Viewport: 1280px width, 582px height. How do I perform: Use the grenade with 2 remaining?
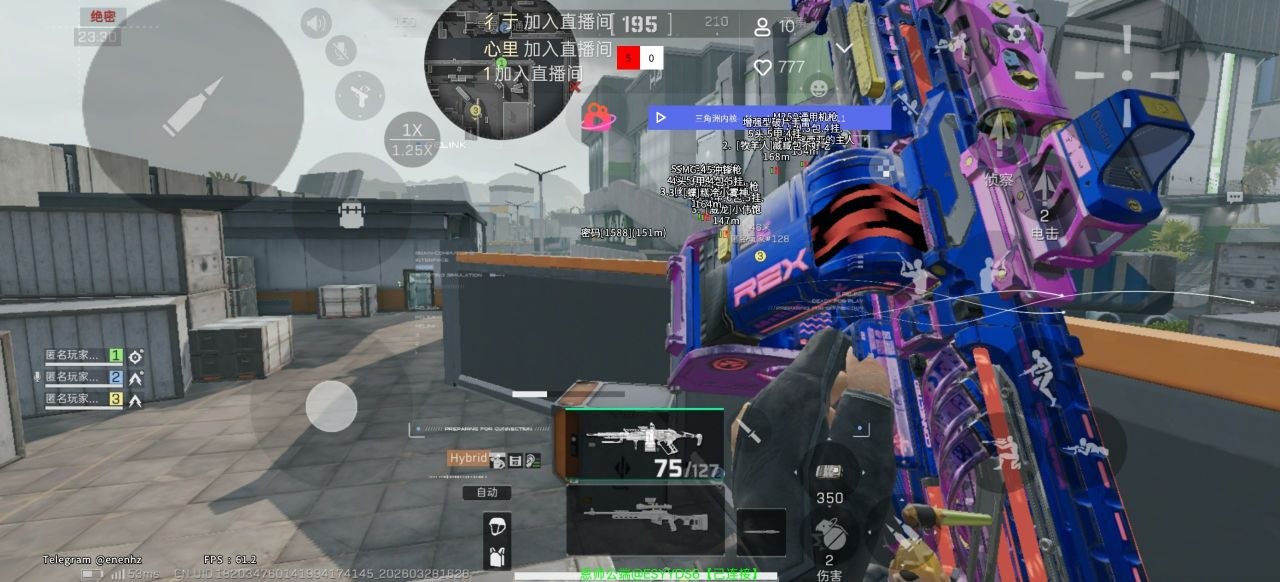[x=829, y=538]
